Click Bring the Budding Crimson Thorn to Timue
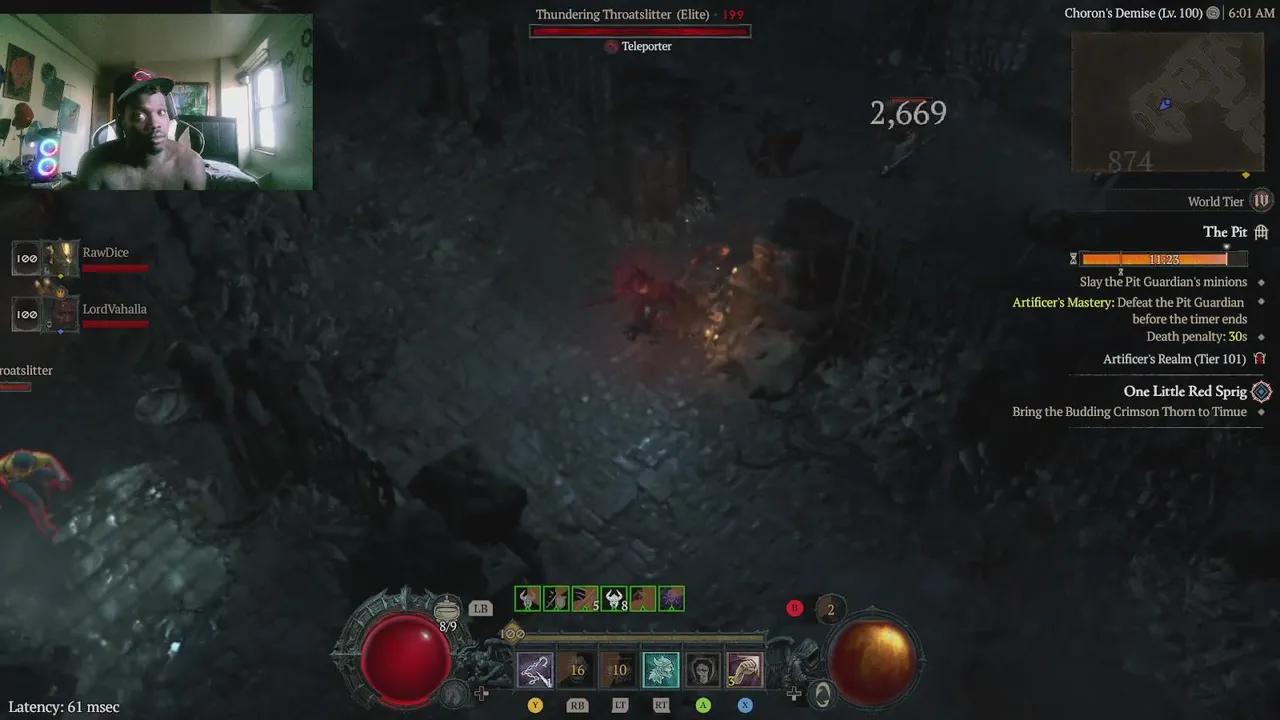This screenshot has height=720, width=1280. [x=1131, y=411]
